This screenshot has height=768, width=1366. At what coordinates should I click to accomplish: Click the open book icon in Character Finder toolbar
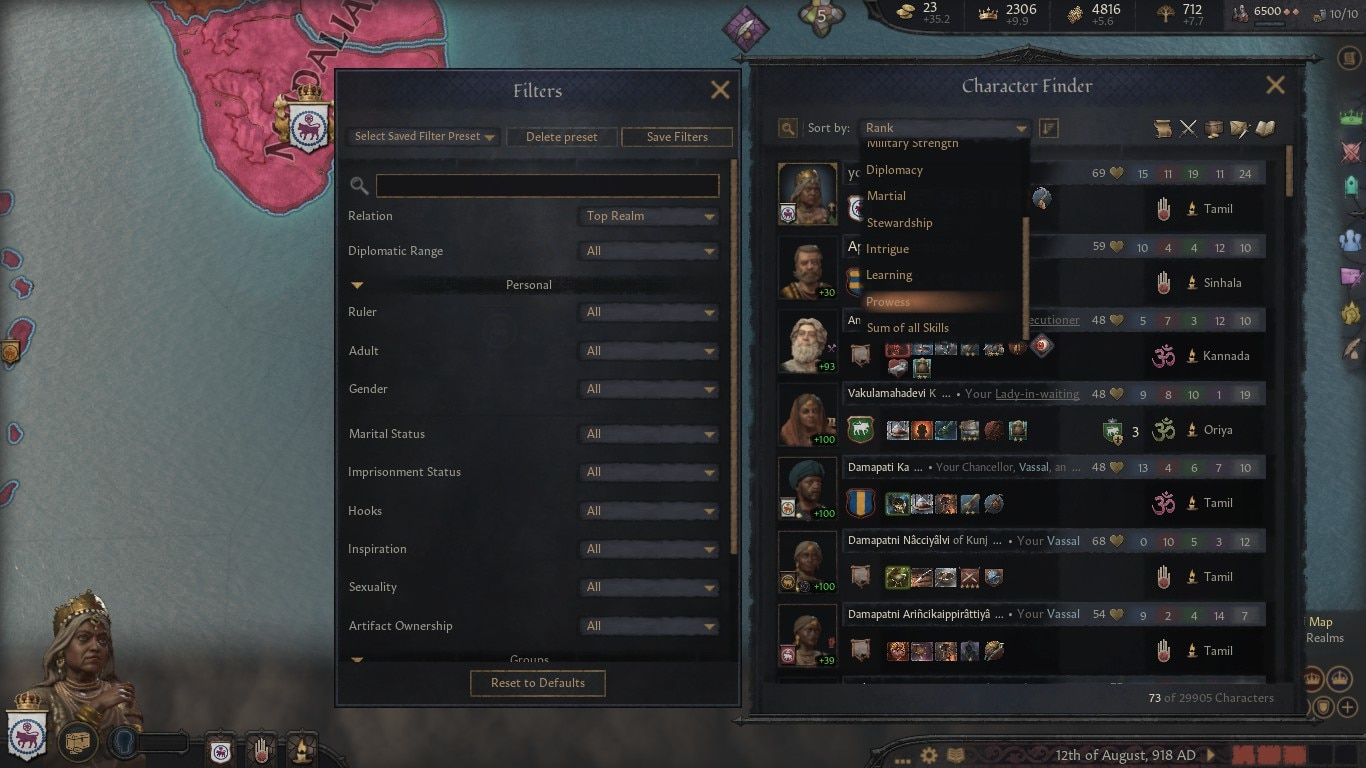[1264, 128]
